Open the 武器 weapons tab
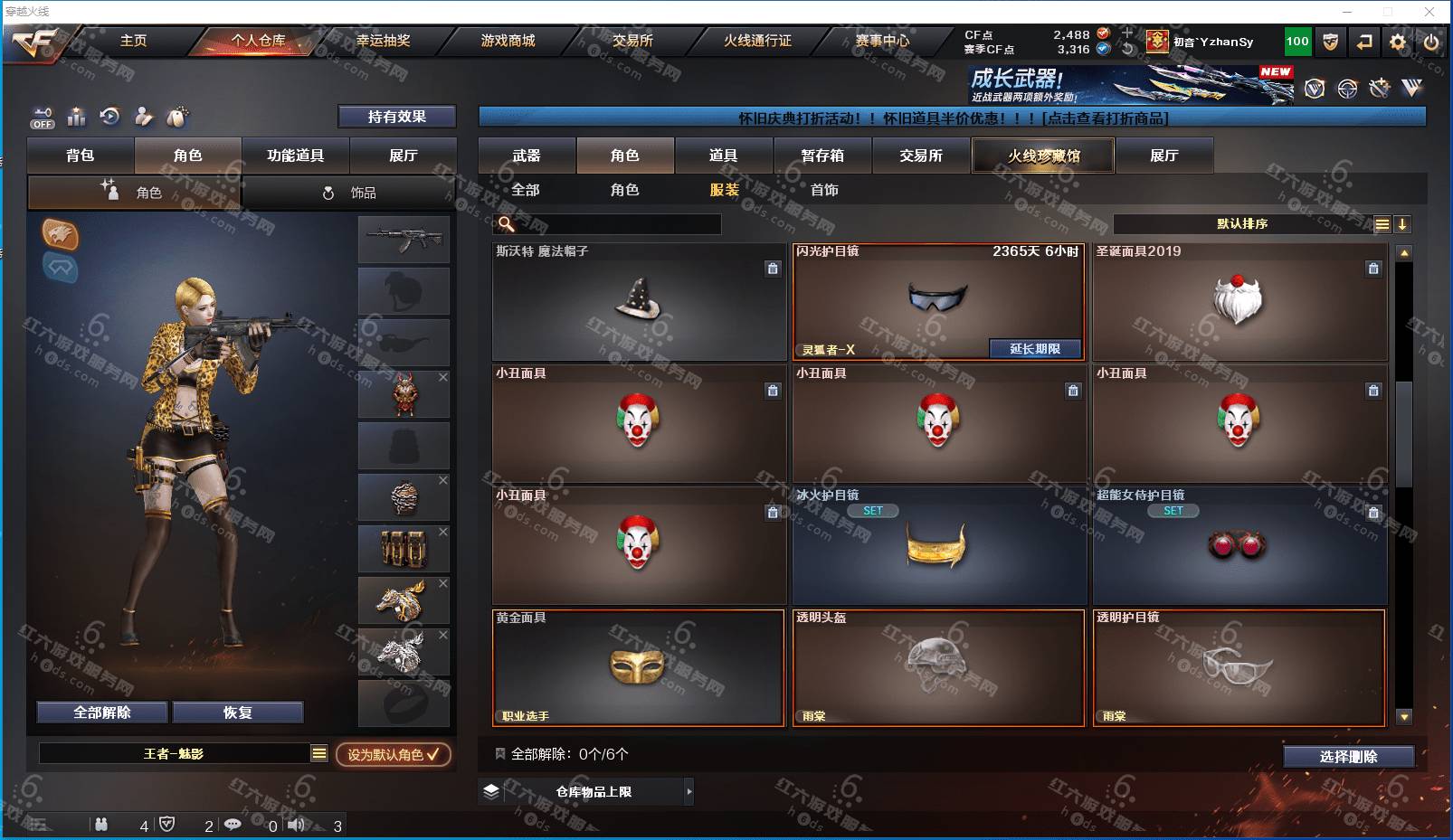 pyautogui.click(x=527, y=156)
